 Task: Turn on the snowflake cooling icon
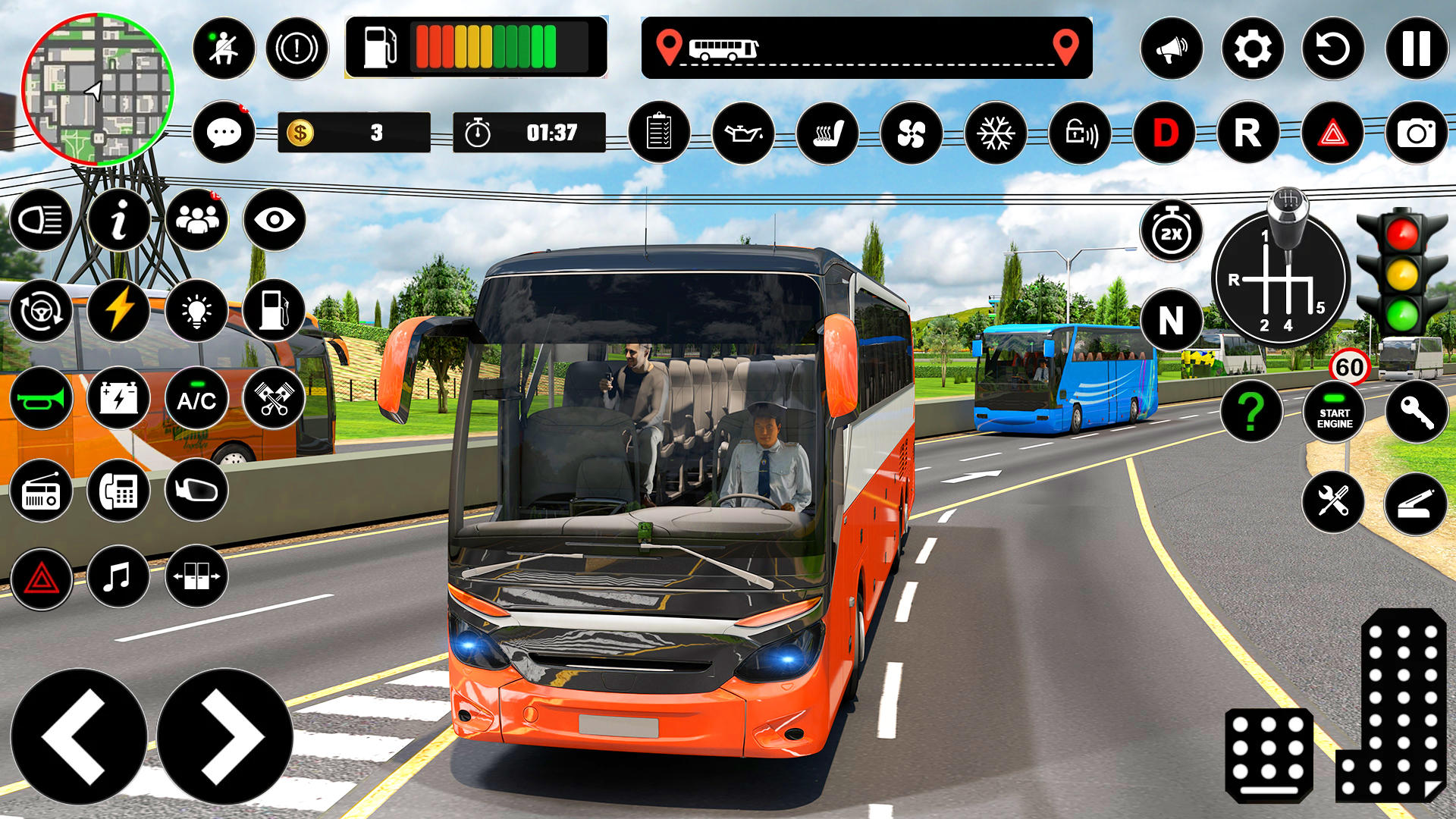(x=996, y=133)
